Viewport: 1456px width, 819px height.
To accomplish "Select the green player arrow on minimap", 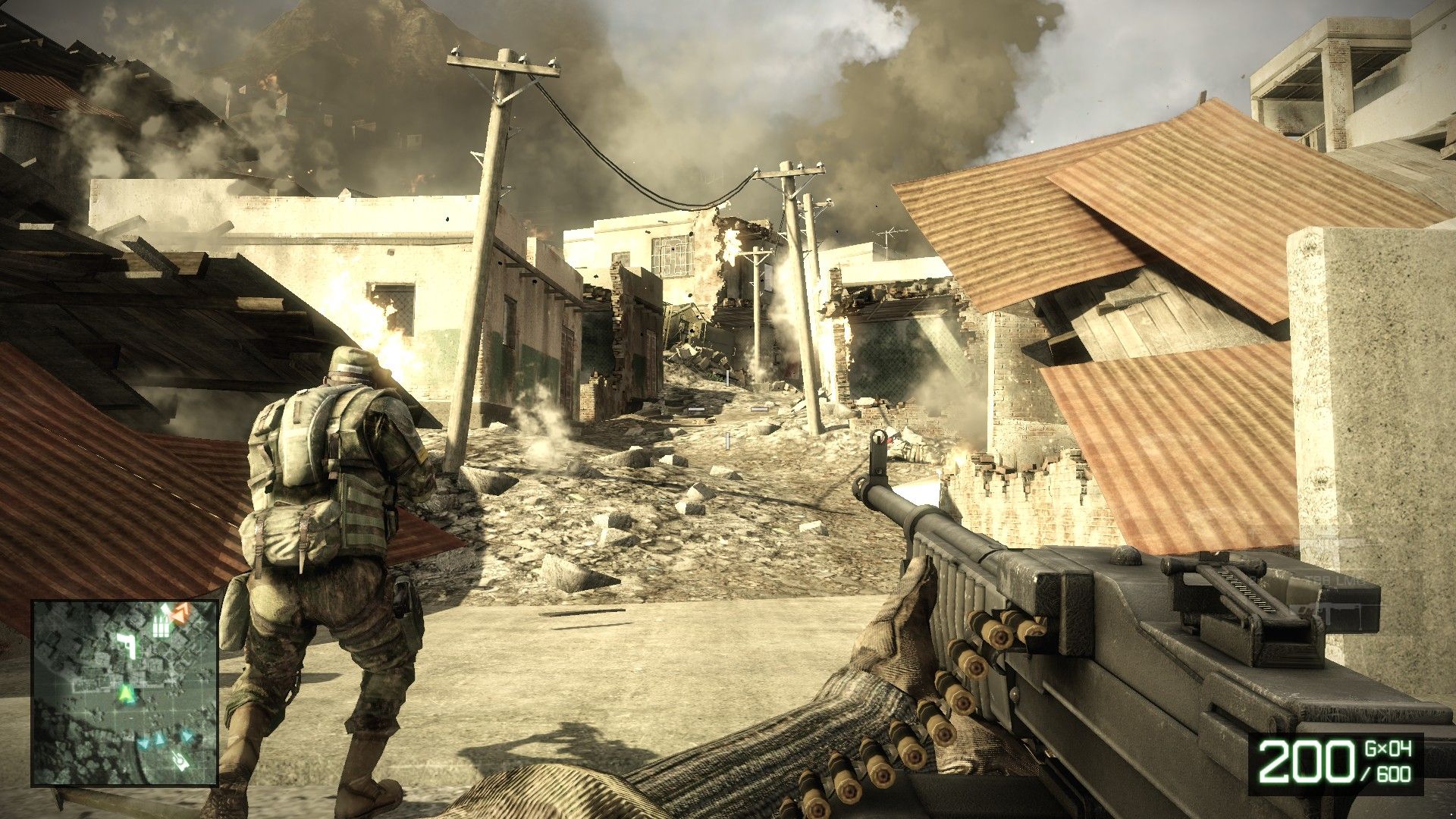I will (126, 694).
